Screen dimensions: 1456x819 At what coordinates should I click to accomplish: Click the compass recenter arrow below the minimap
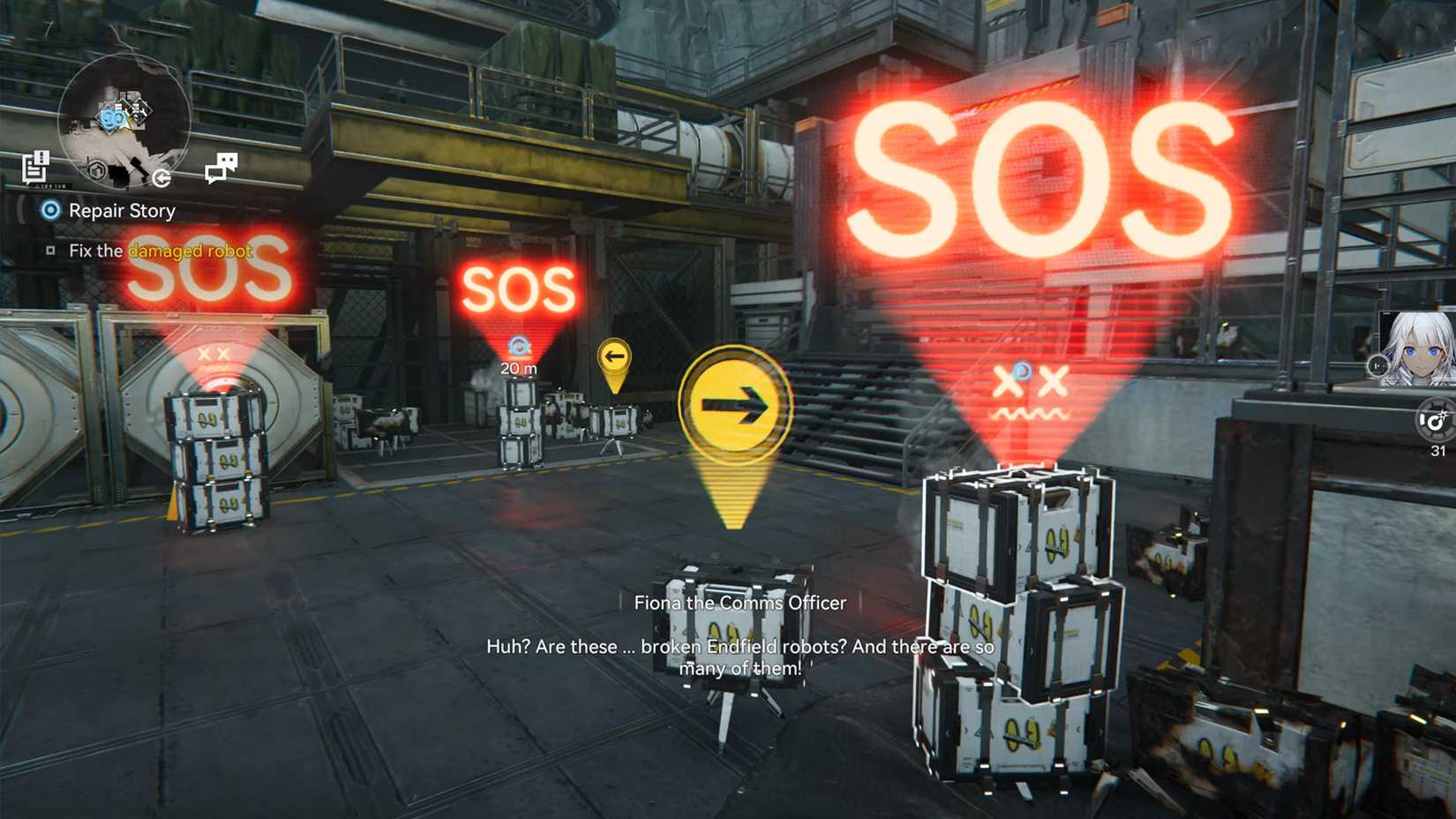161,179
